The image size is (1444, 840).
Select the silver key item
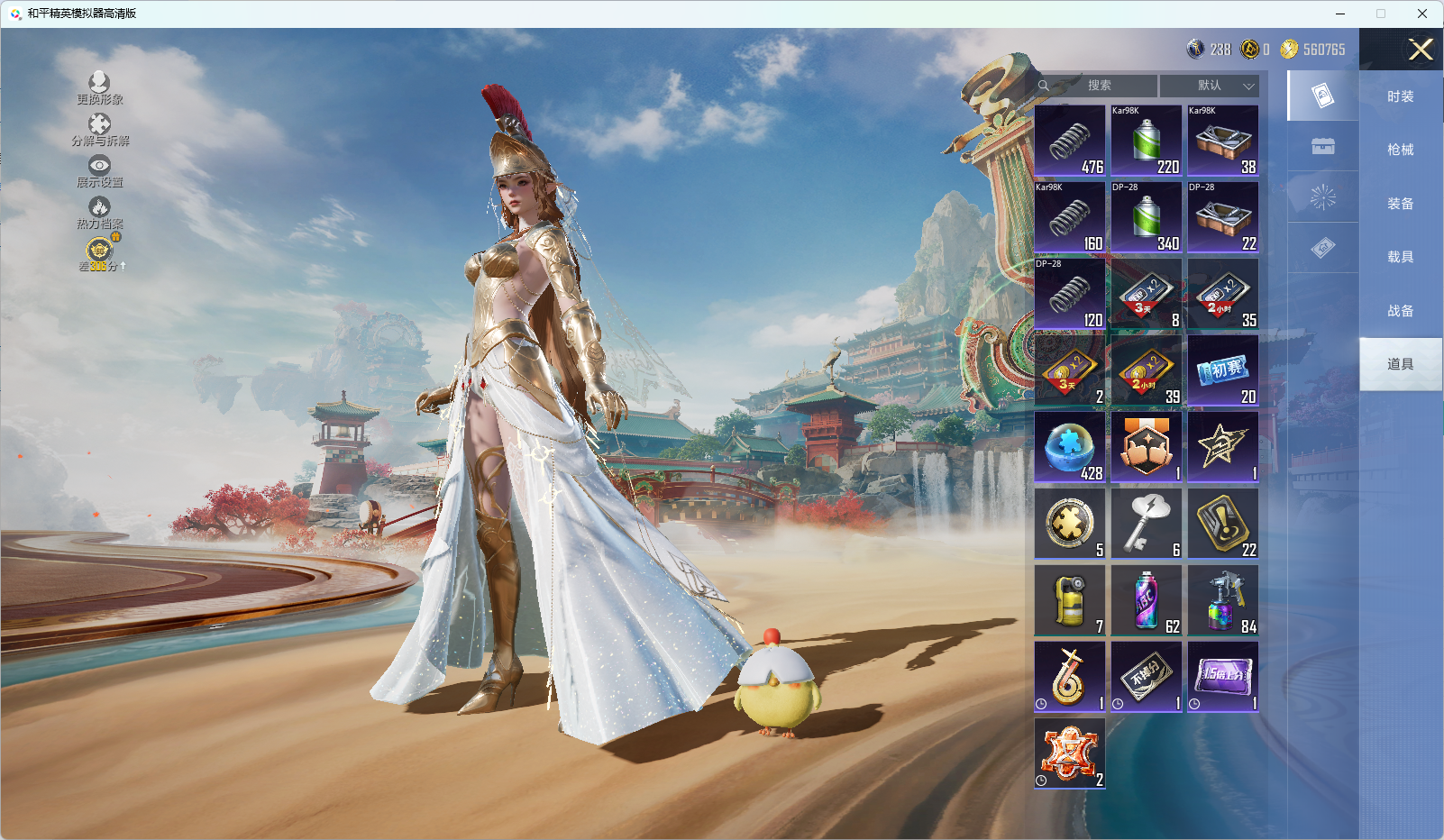pyautogui.click(x=1146, y=524)
